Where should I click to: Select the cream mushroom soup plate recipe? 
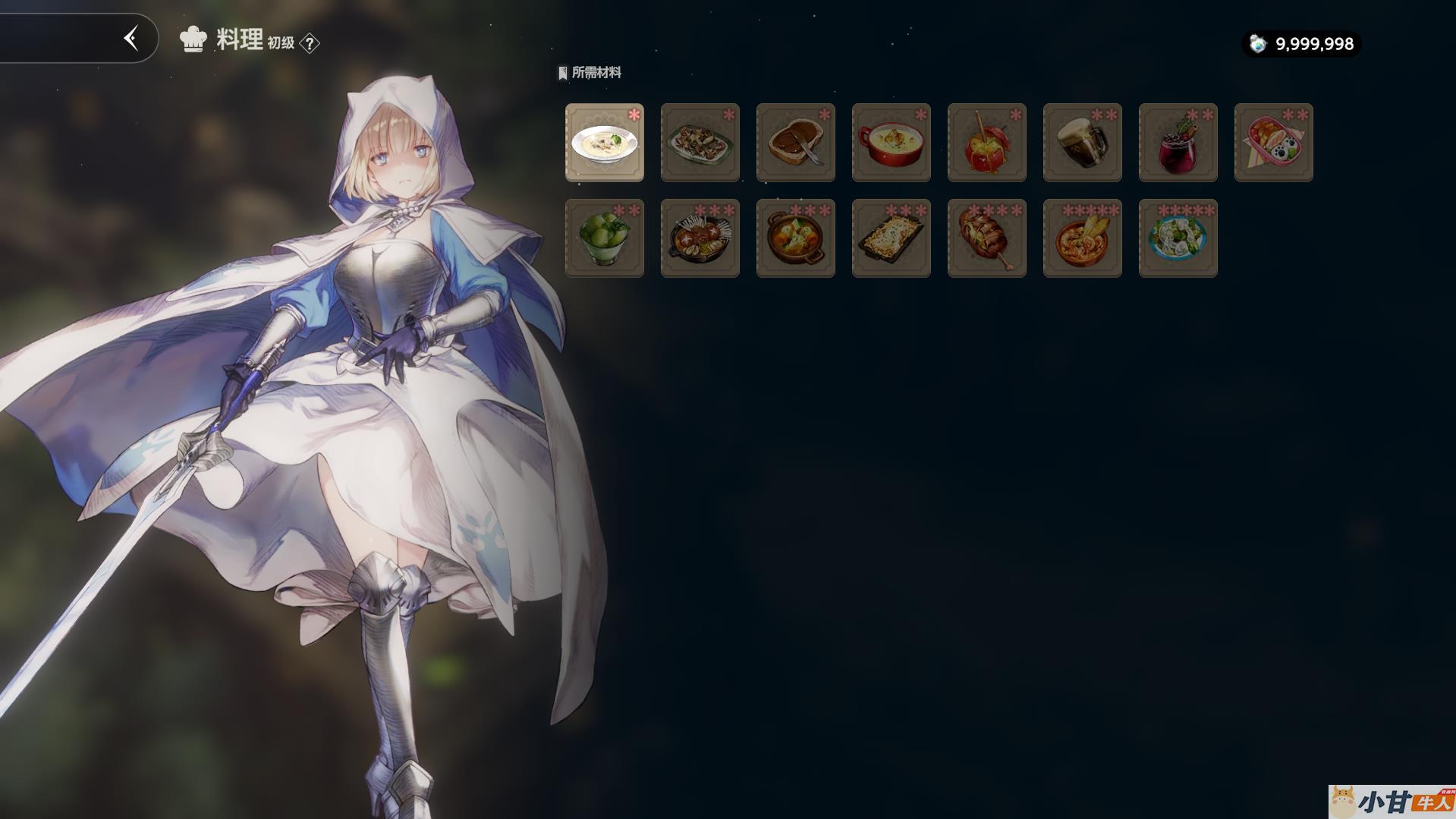coord(604,143)
